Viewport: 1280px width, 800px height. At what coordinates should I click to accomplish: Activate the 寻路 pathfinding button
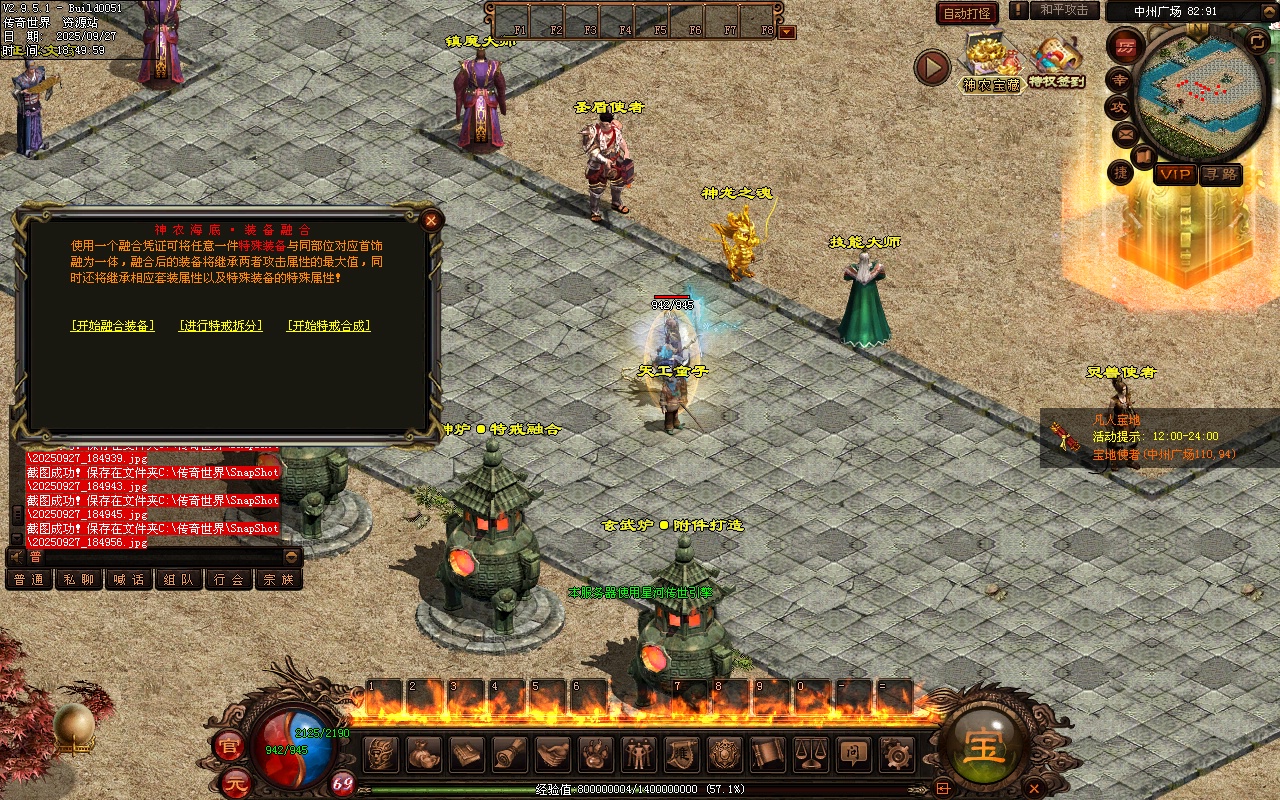coord(1220,175)
